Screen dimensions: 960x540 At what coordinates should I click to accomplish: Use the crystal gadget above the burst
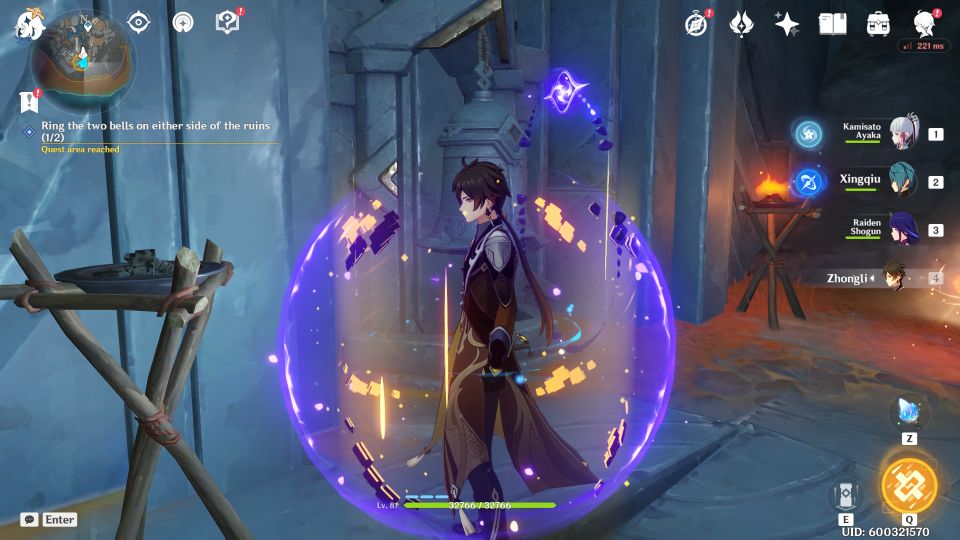tap(909, 411)
